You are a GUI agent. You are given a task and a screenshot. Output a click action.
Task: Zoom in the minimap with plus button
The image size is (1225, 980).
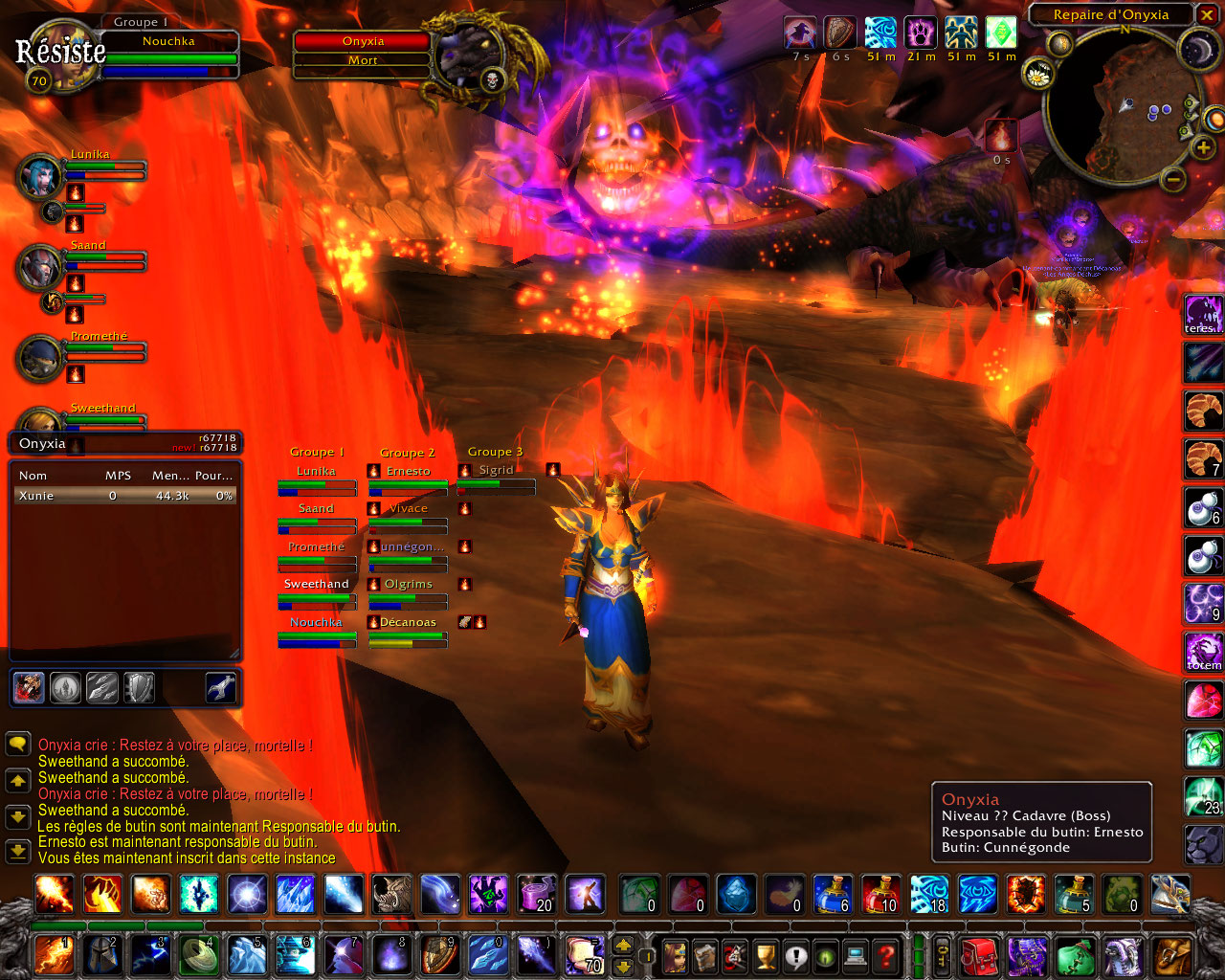[x=1202, y=148]
